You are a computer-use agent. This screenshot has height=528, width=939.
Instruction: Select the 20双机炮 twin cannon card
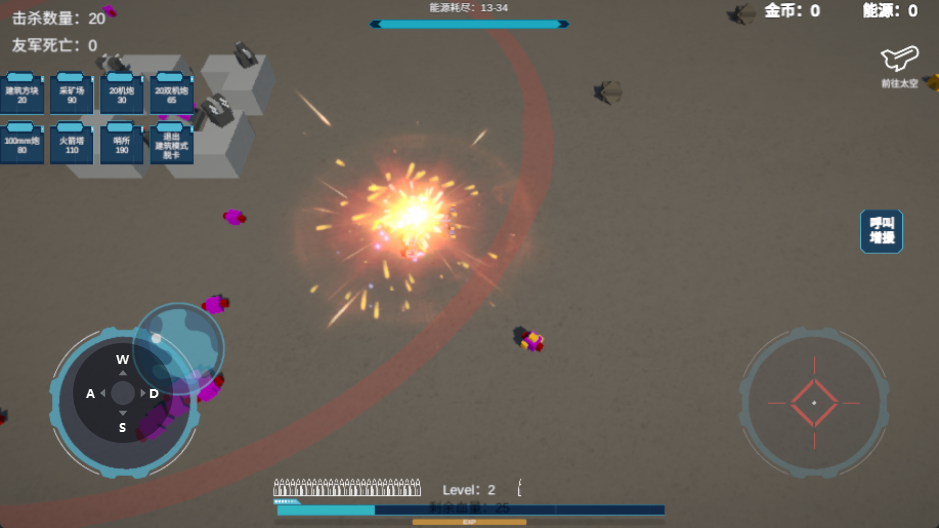[x=171, y=94]
